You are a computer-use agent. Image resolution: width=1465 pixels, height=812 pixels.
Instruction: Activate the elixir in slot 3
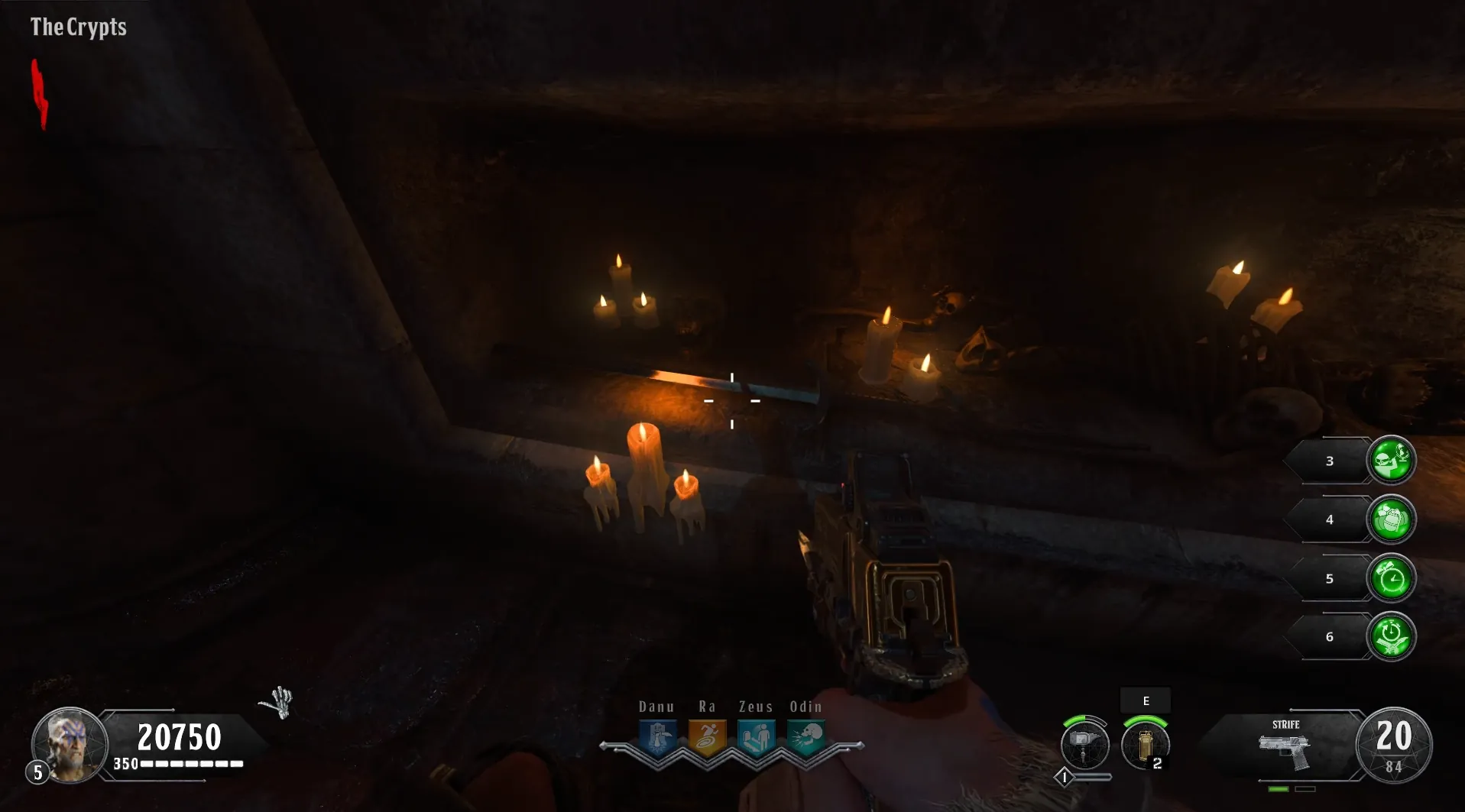1391,461
